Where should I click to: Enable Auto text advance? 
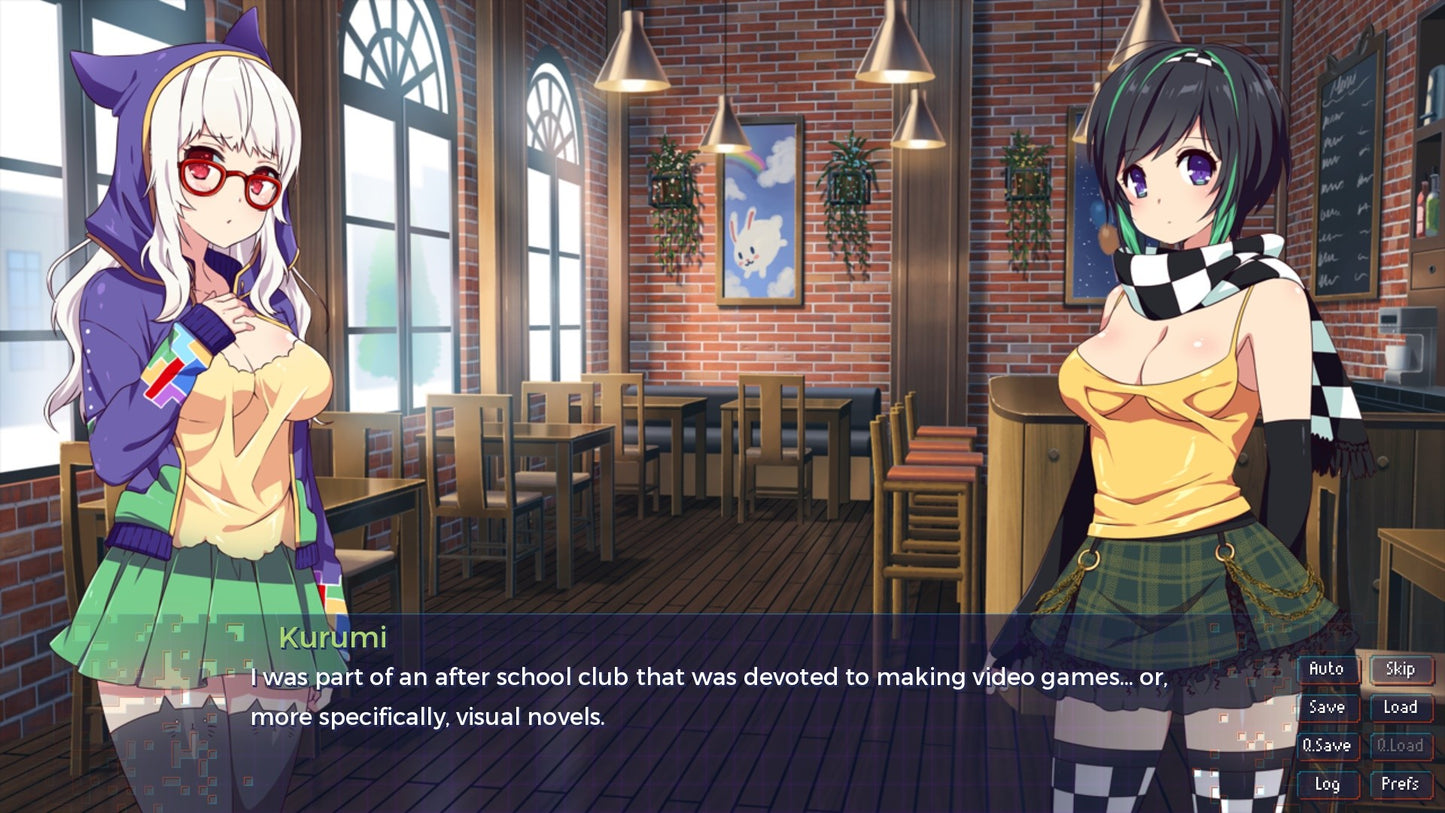(x=1327, y=669)
